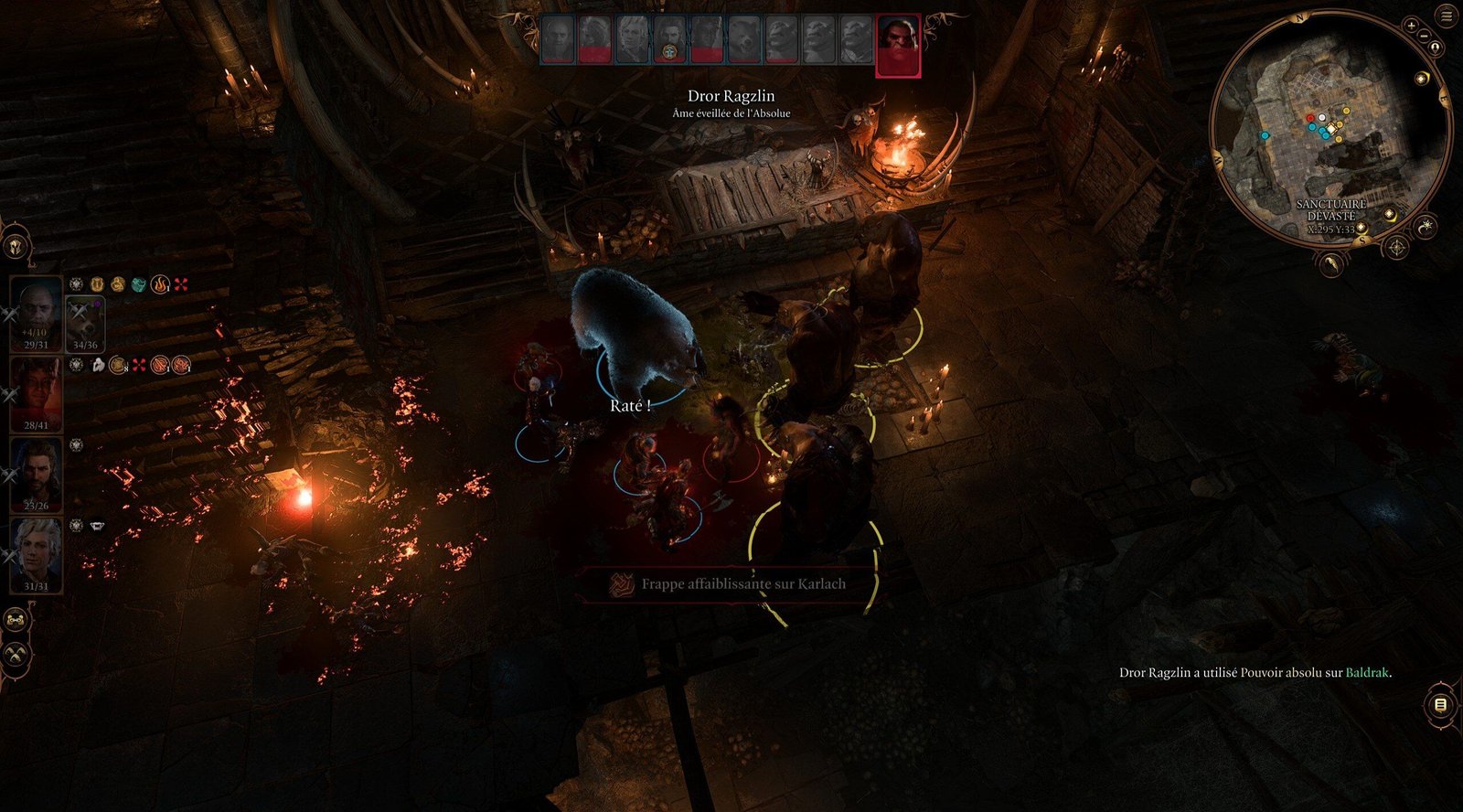Screen dimensions: 1463x812
Task: Select Gale's party portrait
Action: pos(36,474)
